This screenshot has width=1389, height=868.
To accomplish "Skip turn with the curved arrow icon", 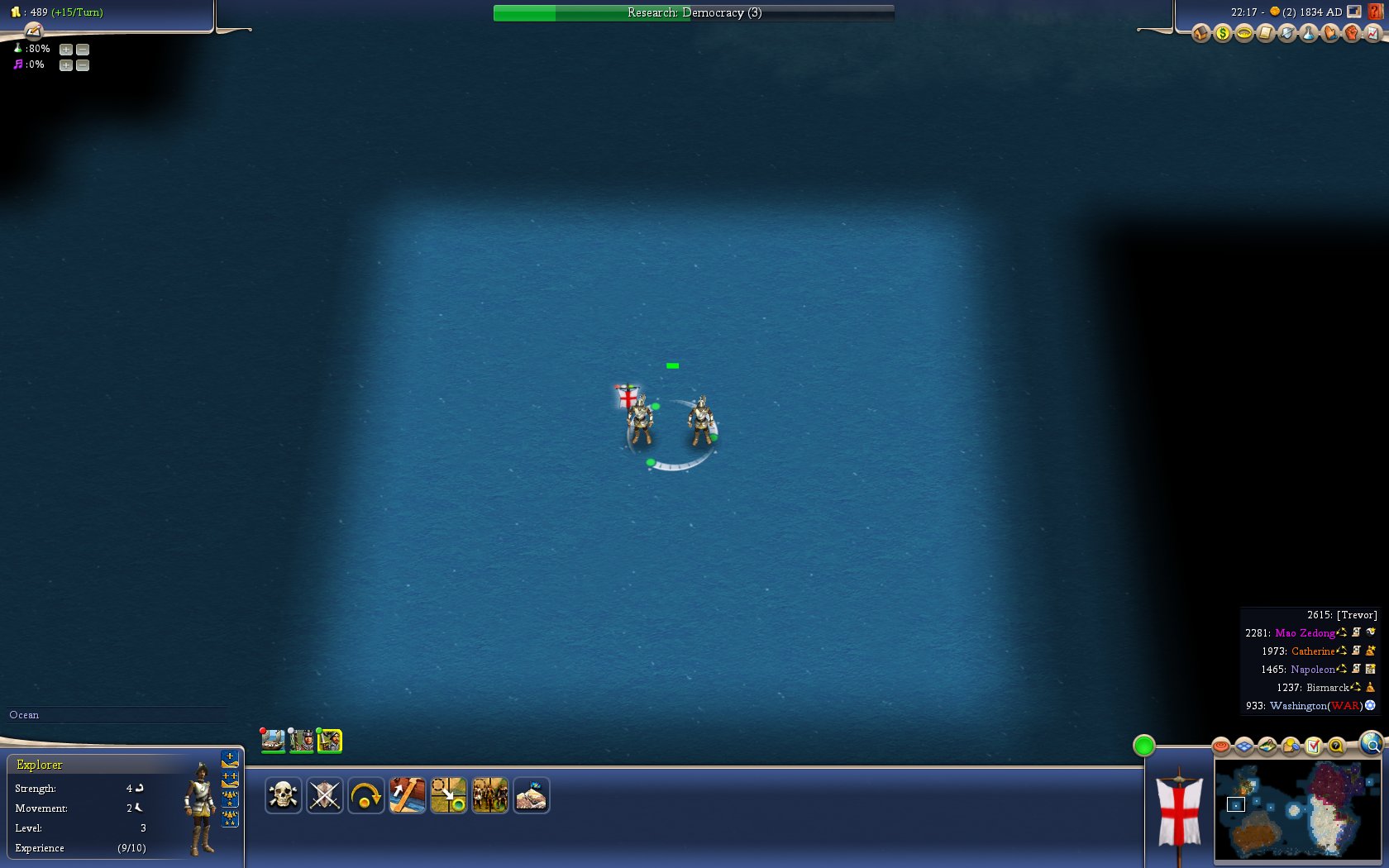I will click(365, 796).
